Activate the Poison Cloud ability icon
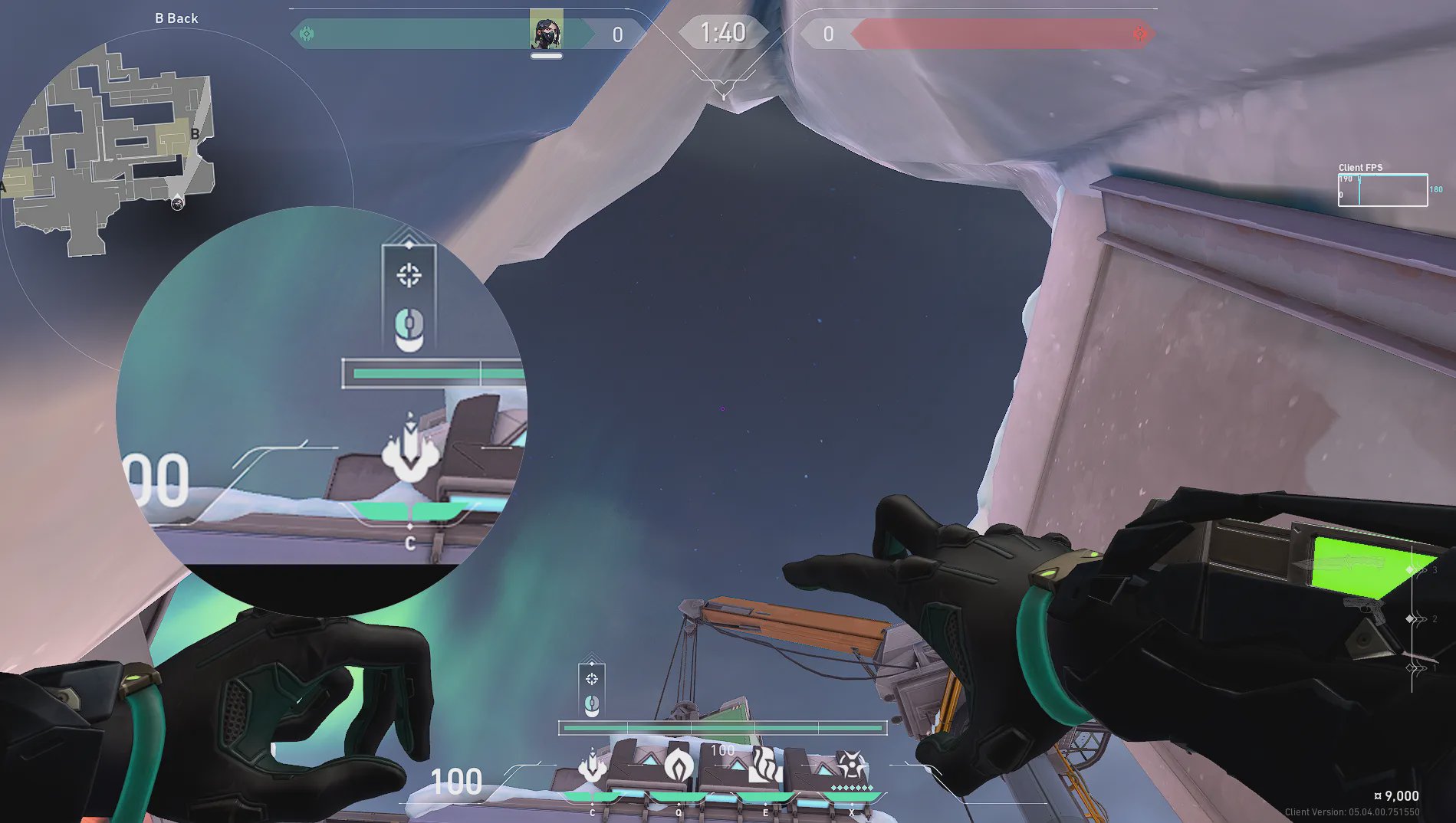Viewport: 1456px width, 823px height. click(679, 765)
